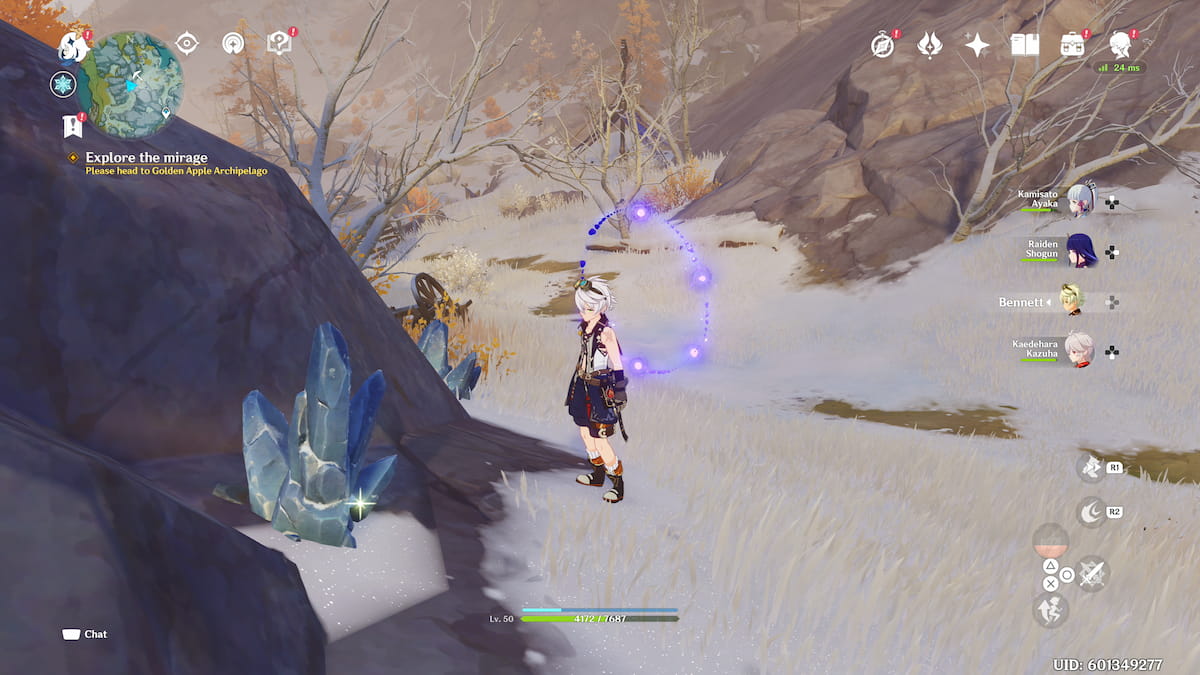1200x675 pixels.
Task: Open the circular minimap
Action: point(131,83)
